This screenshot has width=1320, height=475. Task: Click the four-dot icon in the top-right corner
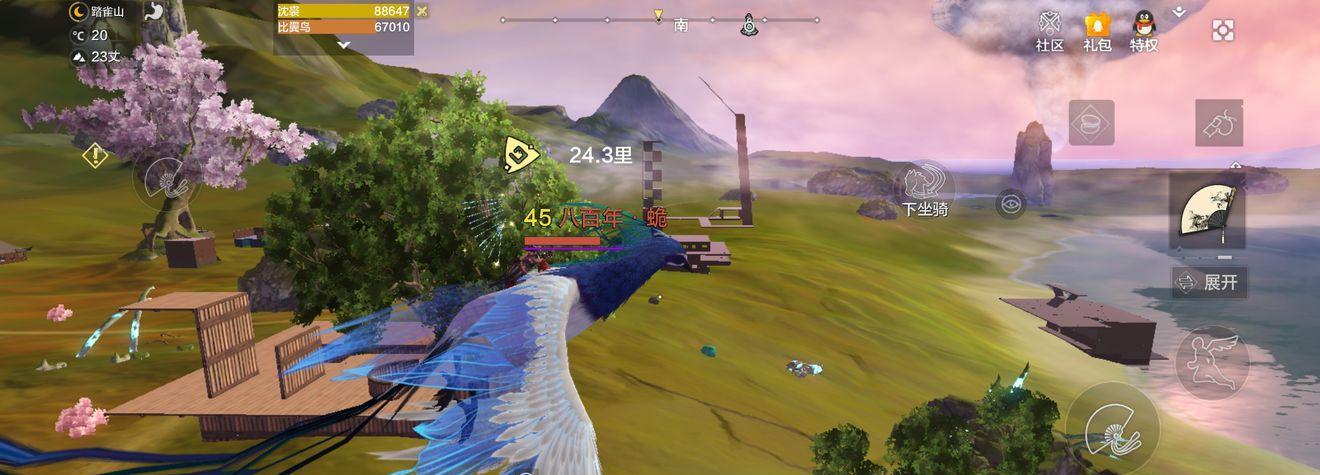(x=1222, y=30)
